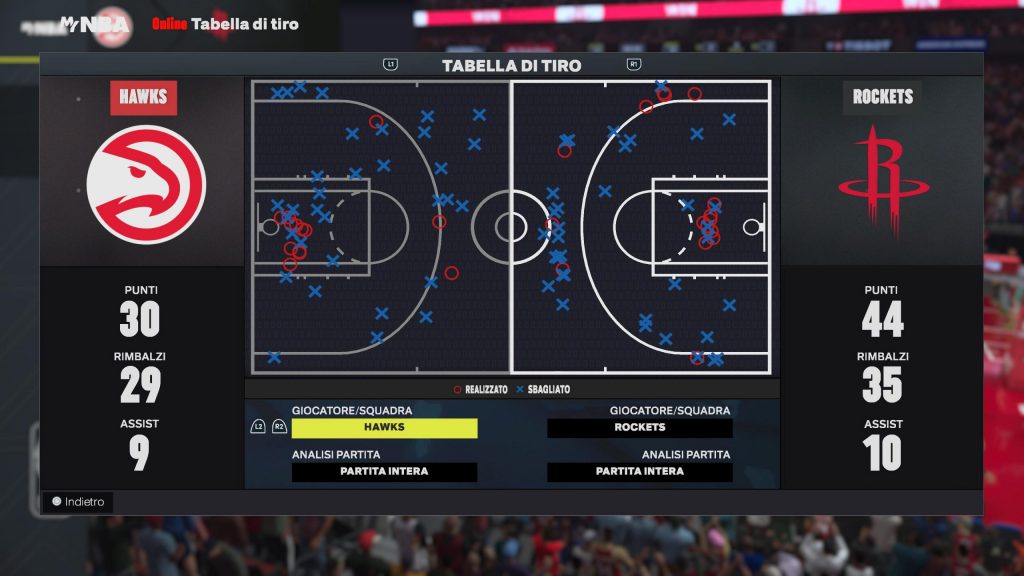The height and width of the screenshot is (576, 1024).
Task: Open Partita Intera analysis beneath the Rockets selector
Action: (x=640, y=472)
